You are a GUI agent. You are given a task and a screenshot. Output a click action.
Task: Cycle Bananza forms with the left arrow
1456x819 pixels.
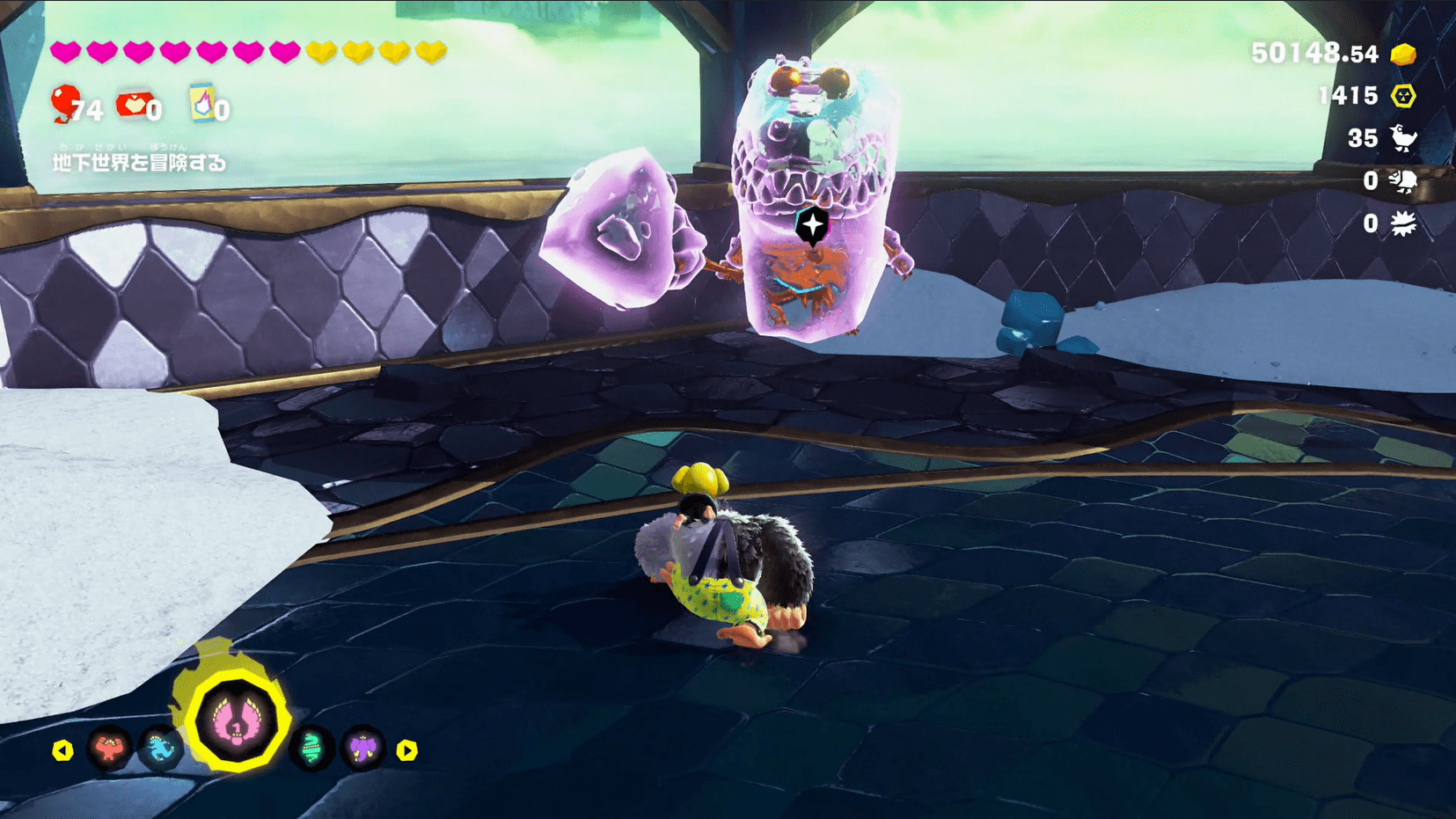[62, 750]
